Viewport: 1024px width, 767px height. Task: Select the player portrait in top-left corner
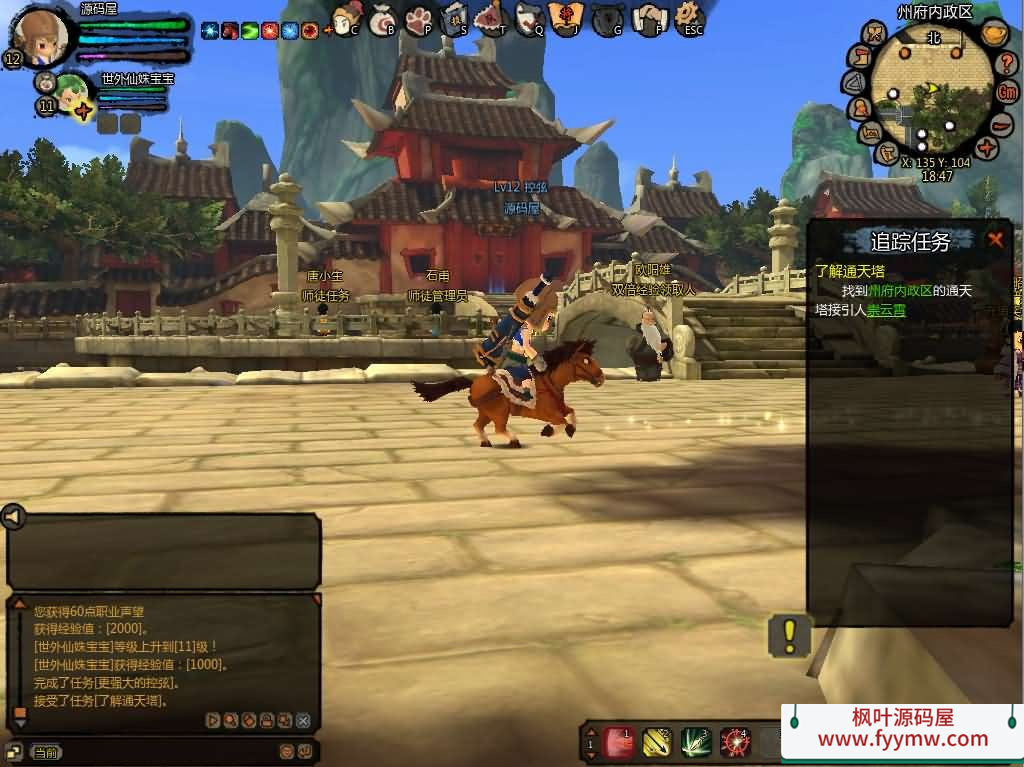coord(42,36)
